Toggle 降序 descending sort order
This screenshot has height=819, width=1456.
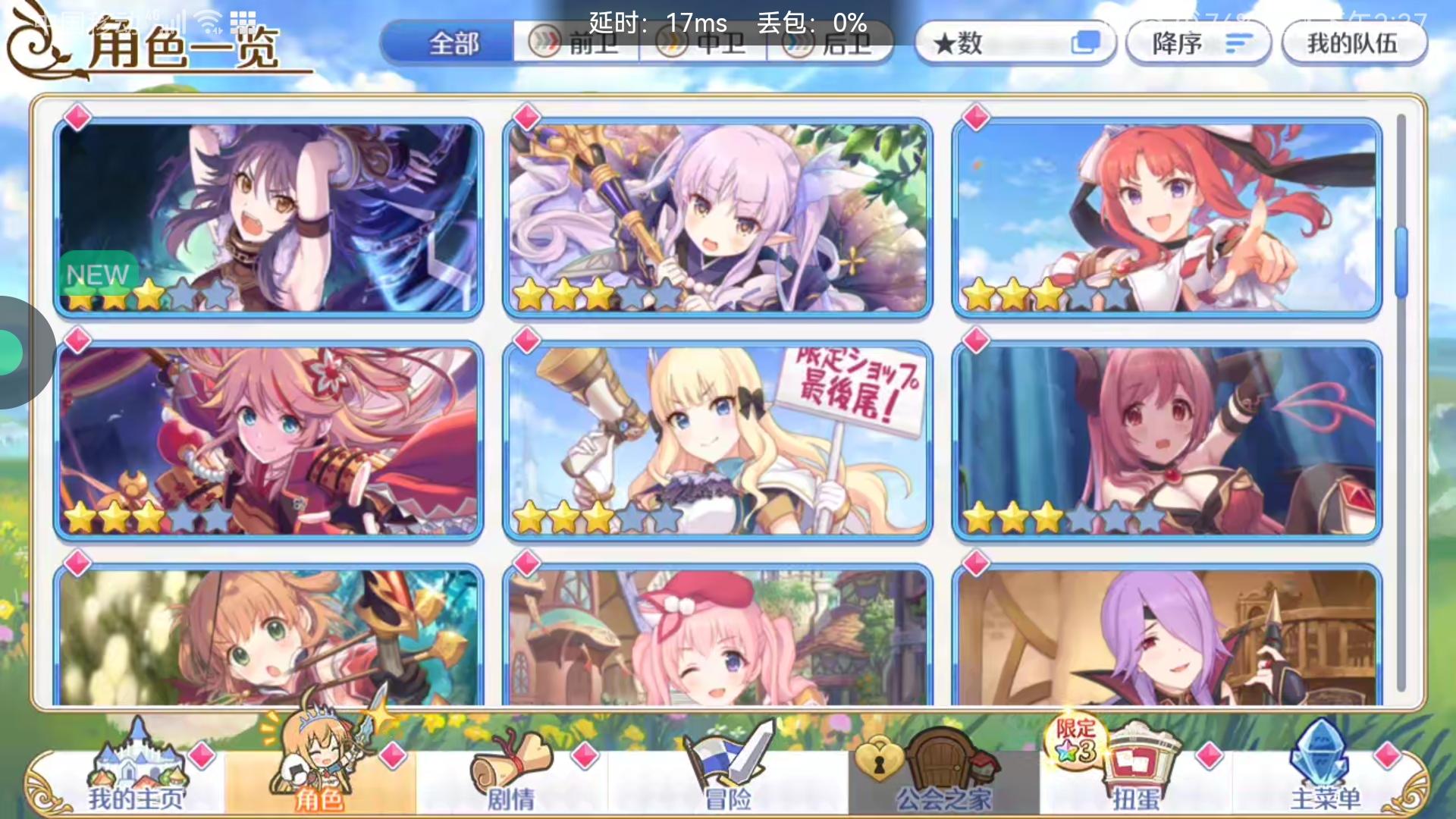point(1197,43)
